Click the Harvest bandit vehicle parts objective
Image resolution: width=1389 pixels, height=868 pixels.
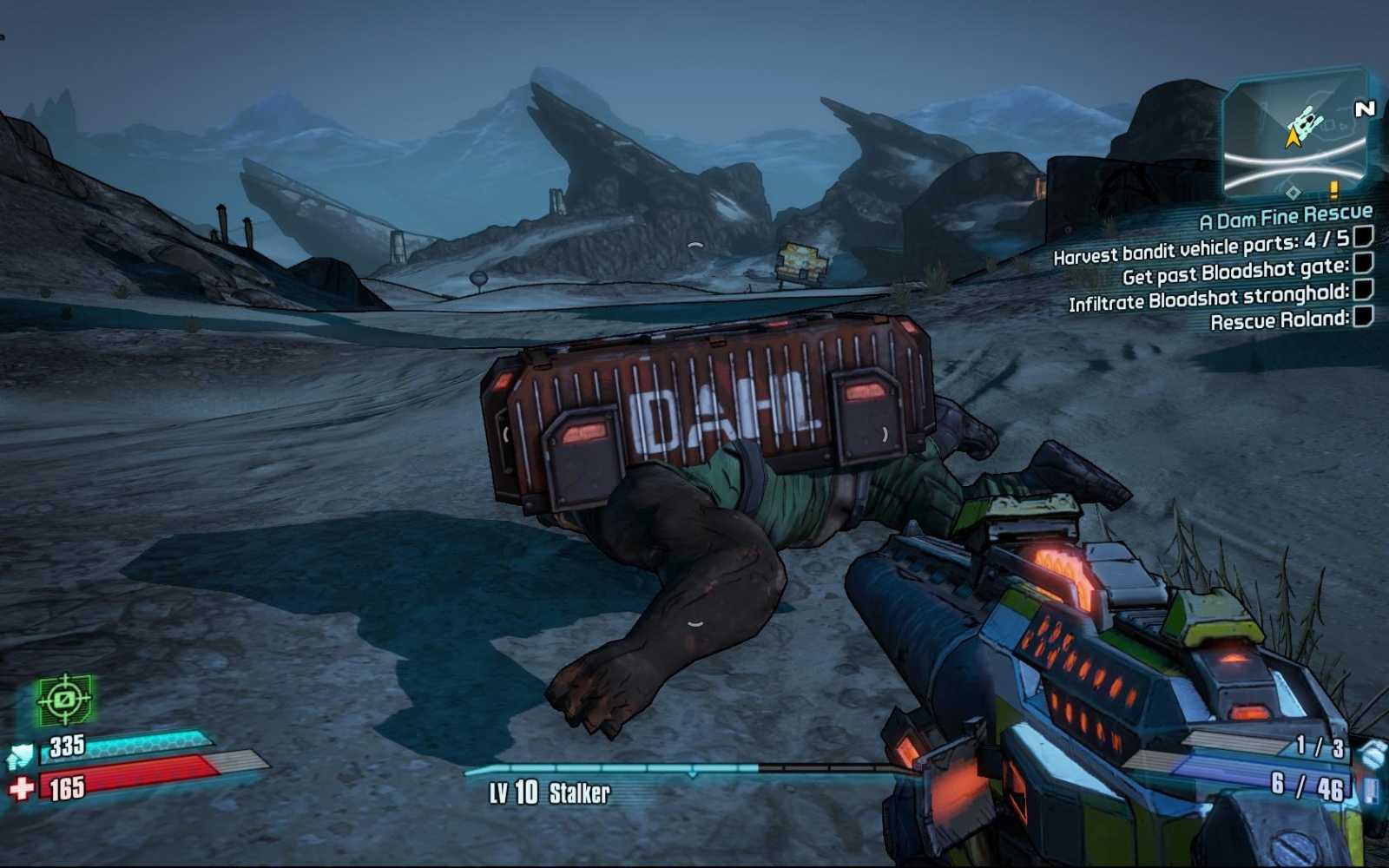1201,247
